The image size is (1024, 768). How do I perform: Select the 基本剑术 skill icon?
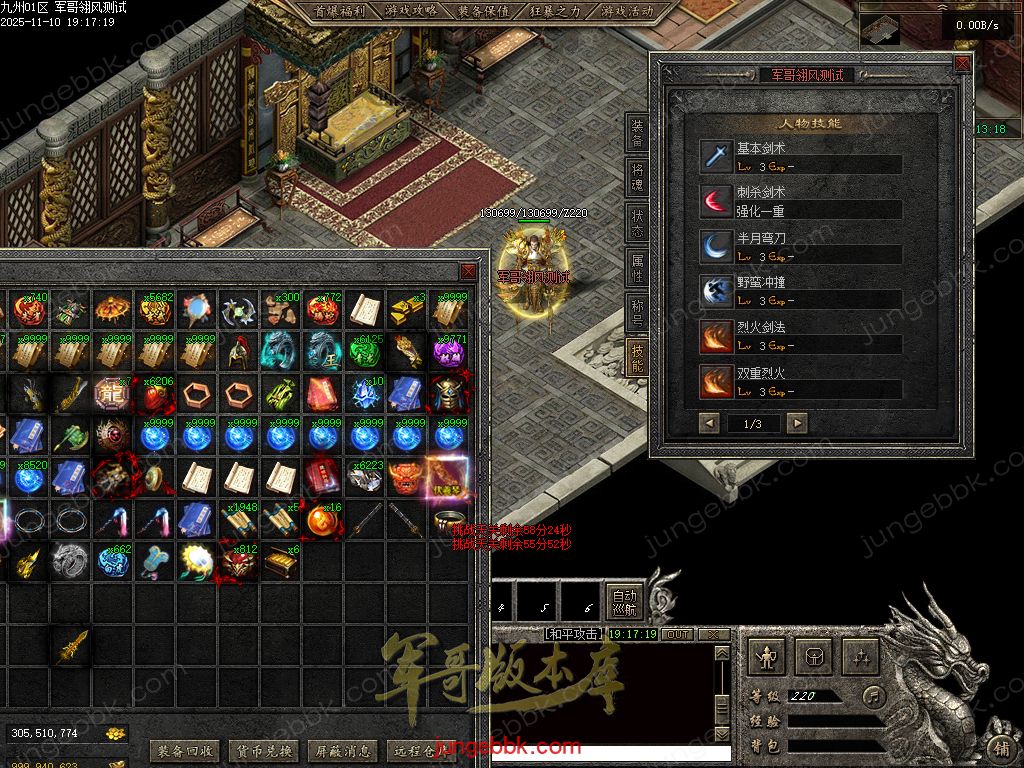[x=716, y=156]
